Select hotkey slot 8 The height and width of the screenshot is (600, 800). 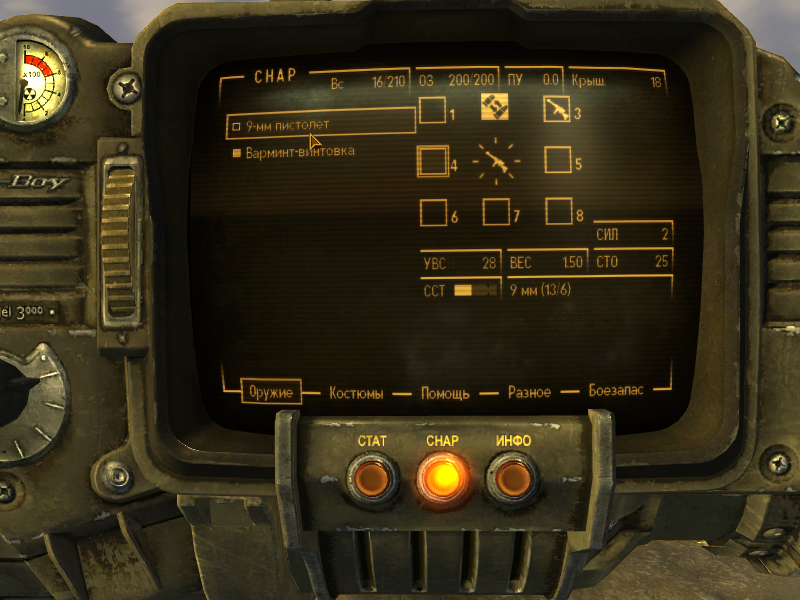coord(558,211)
